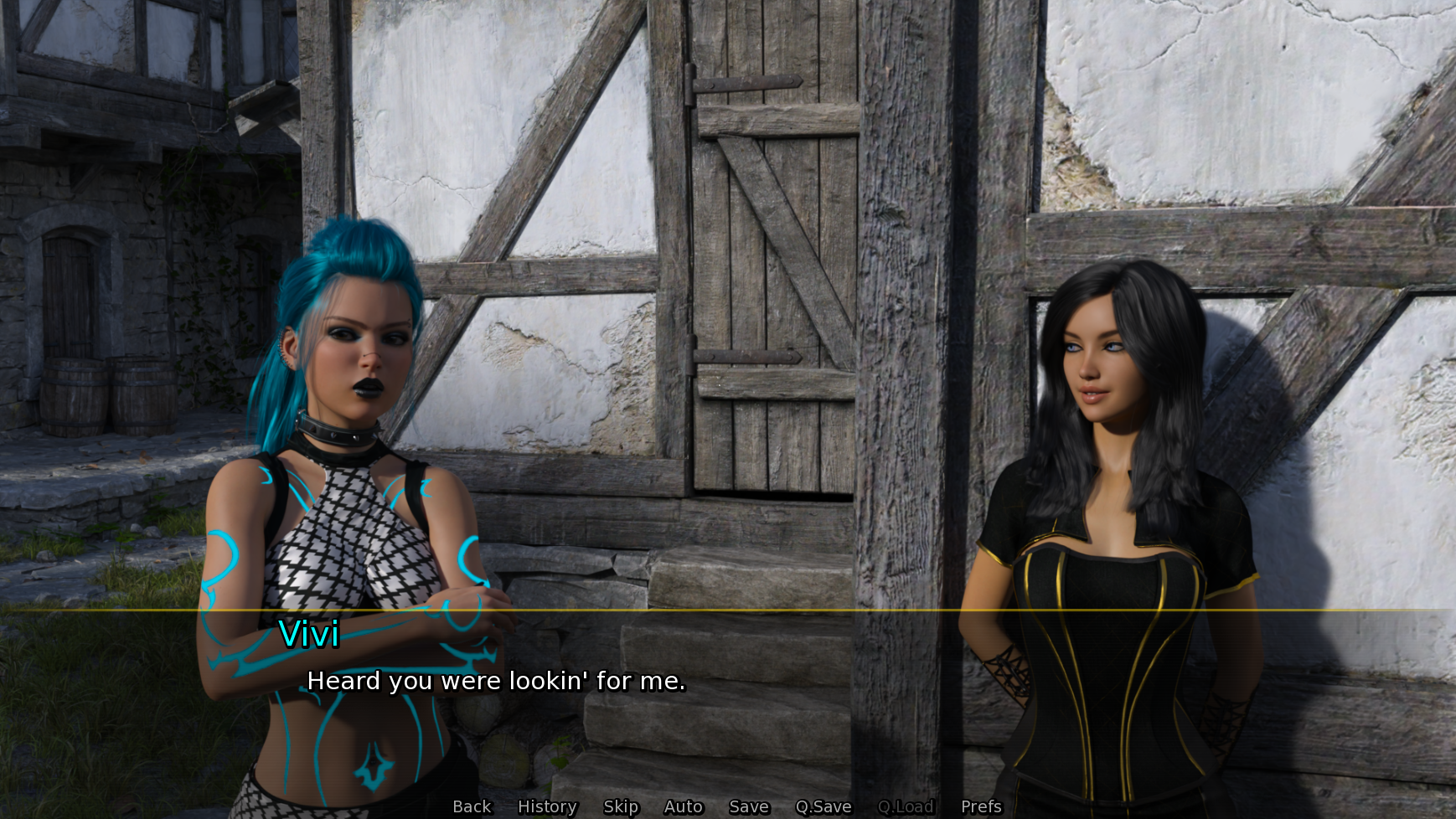Enable Skip mode
Viewport: 1456px width, 819px height.
coord(621,806)
